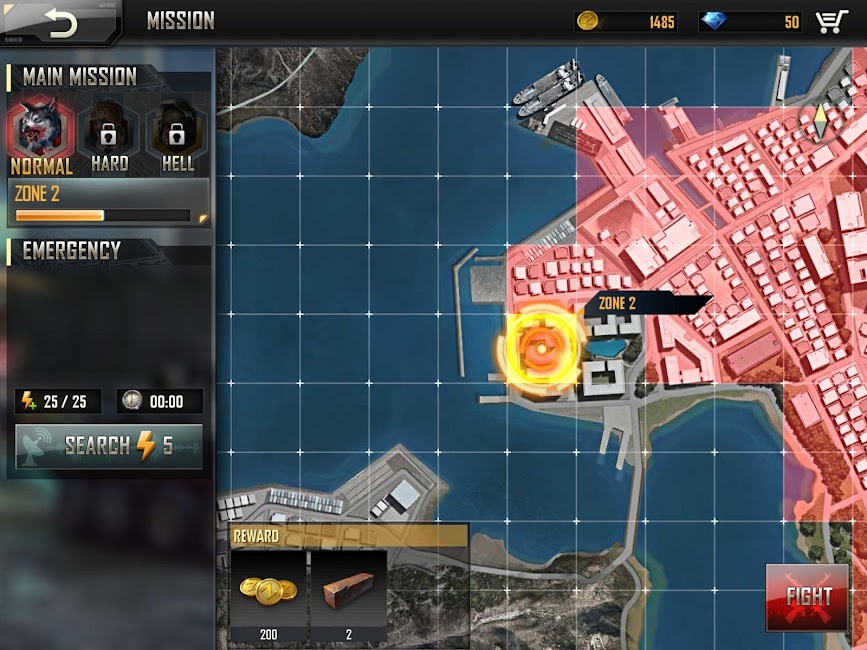
Task: Inspect the wooden crate reward
Action: [x=348, y=595]
